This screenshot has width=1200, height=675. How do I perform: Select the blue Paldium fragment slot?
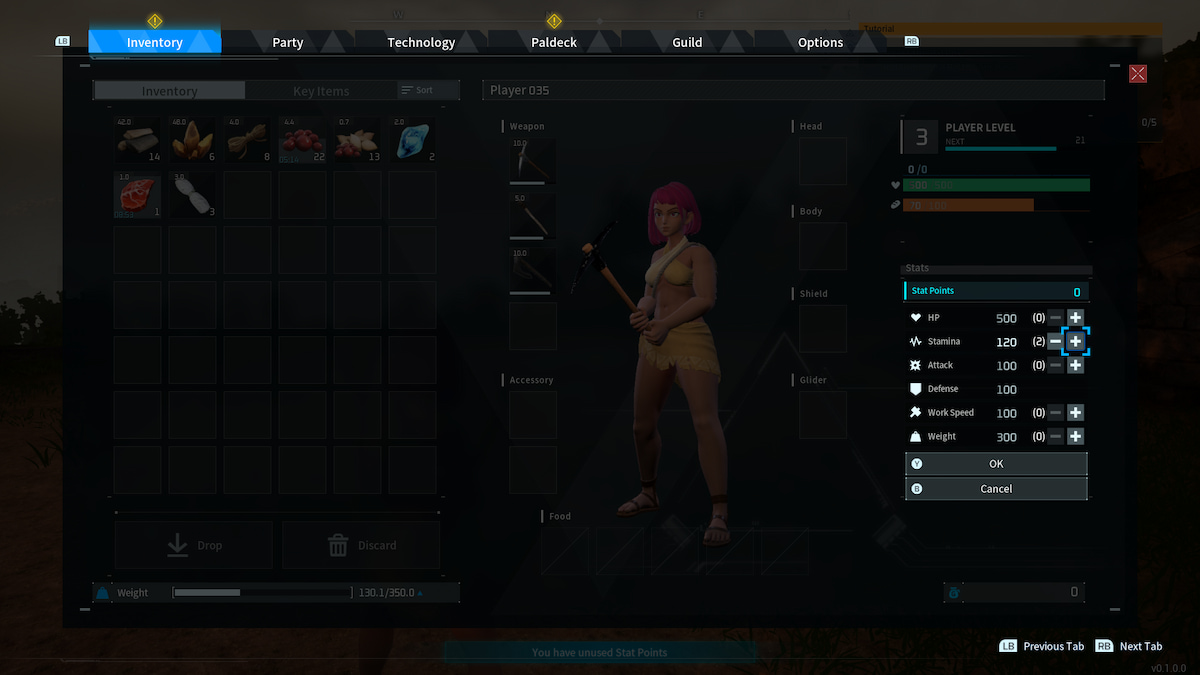(412, 140)
